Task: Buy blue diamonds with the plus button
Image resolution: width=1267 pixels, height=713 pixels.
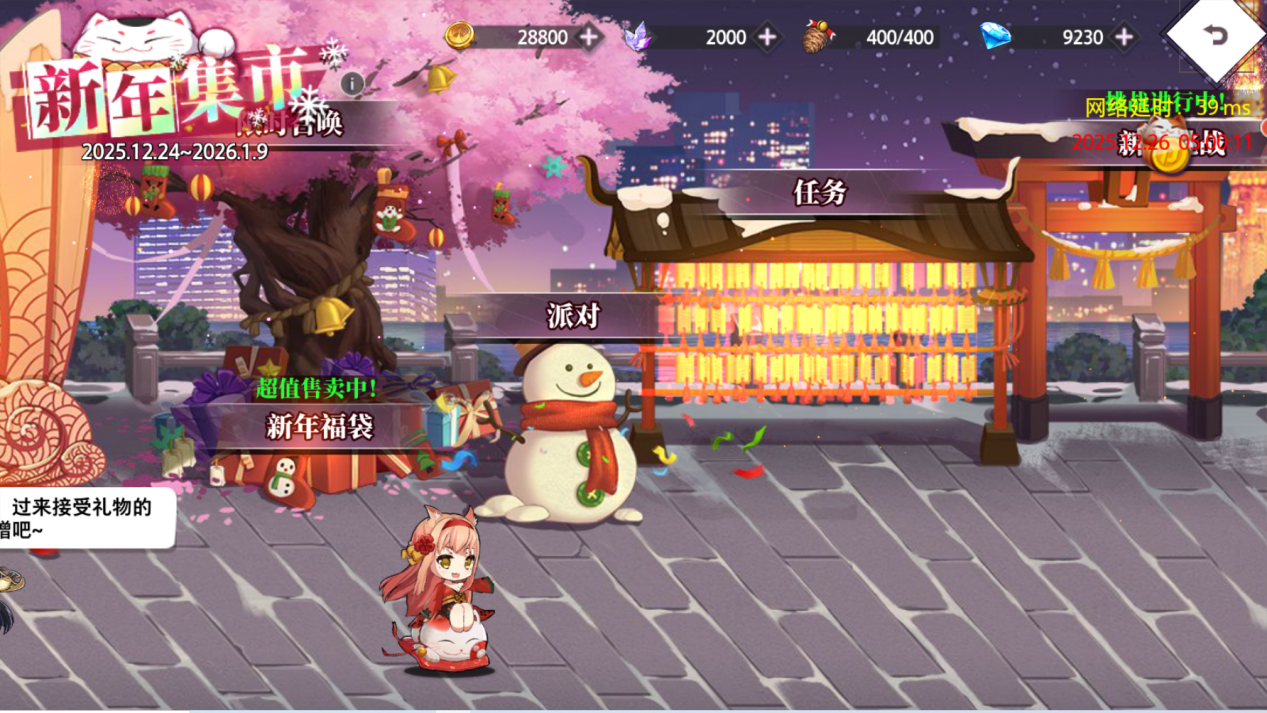Action: pyautogui.click(x=1124, y=37)
